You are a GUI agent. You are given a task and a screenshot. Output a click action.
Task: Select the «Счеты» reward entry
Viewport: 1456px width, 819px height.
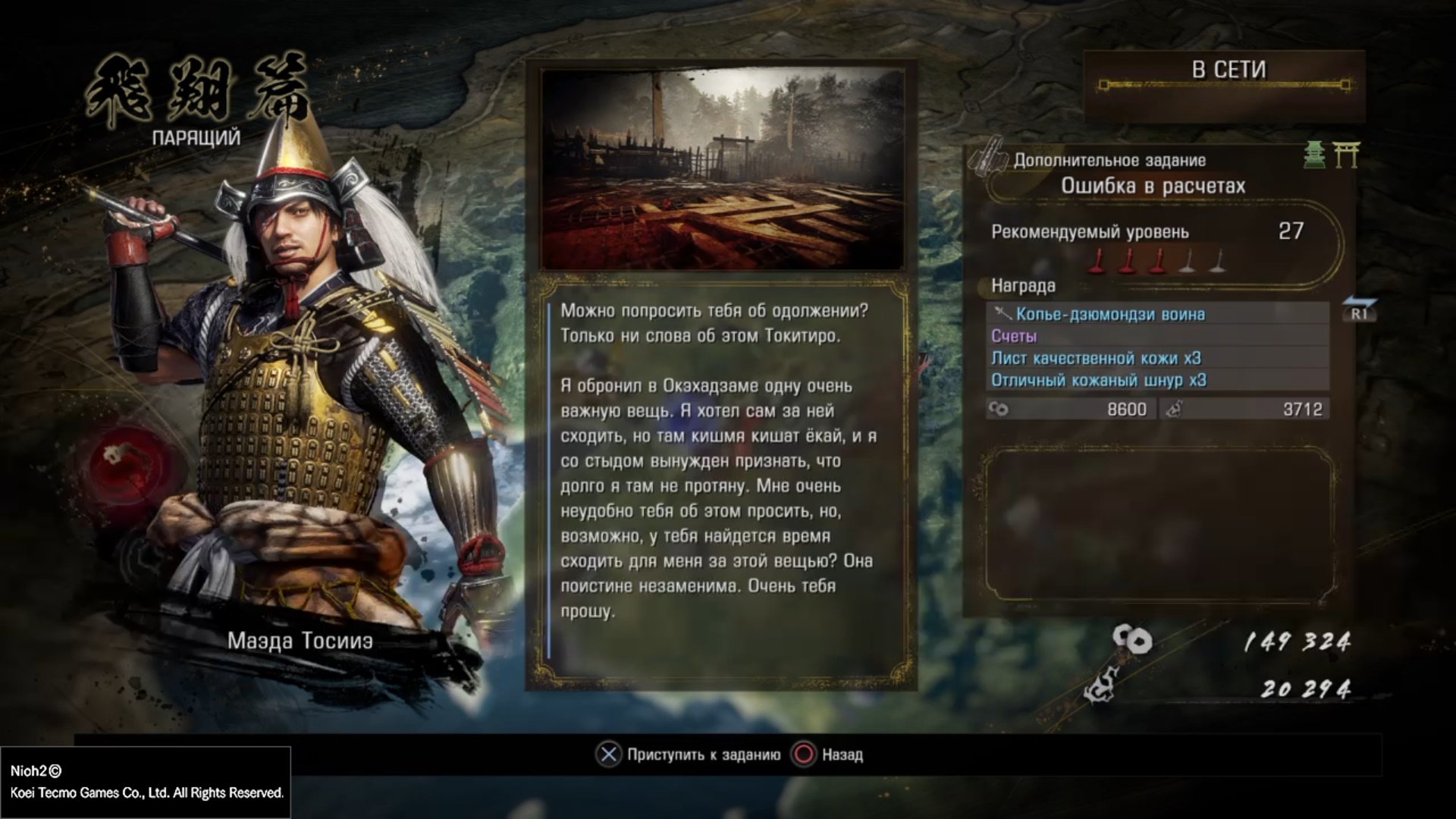coord(1014,336)
